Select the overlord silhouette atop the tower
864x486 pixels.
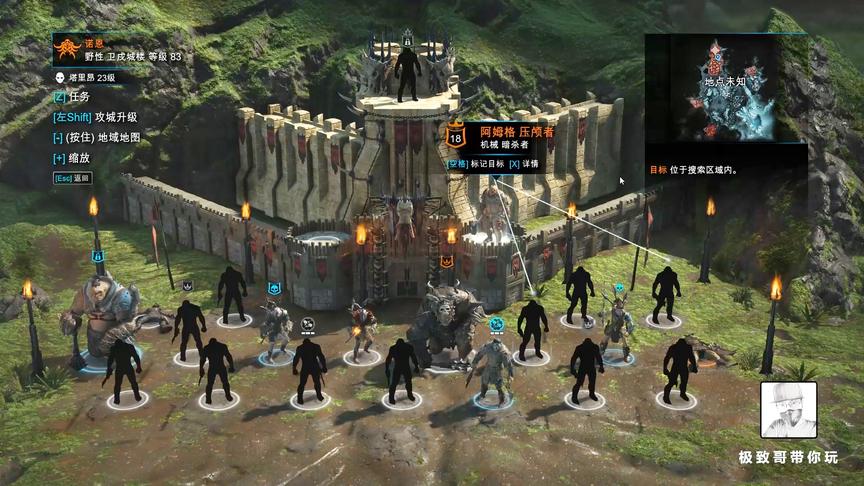(x=407, y=73)
